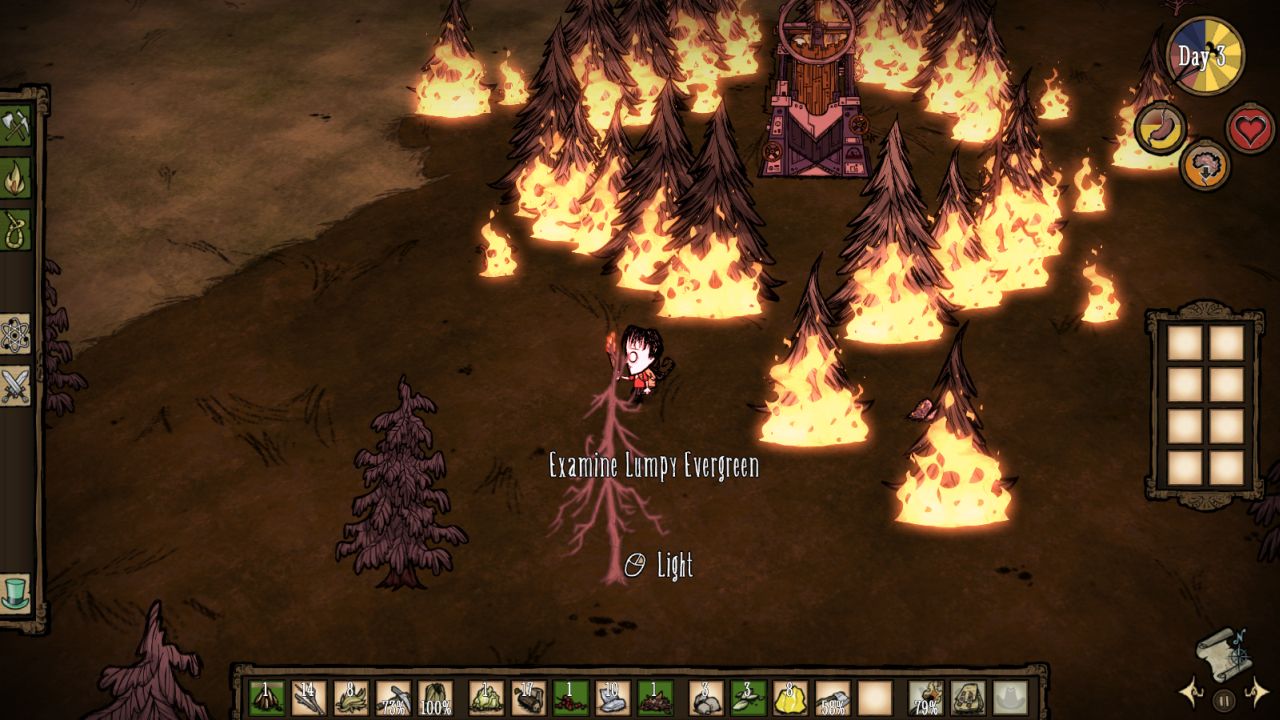The width and height of the screenshot is (1280, 720).
Task: Open the Tools crafting tab
Action: tap(15, 126)
